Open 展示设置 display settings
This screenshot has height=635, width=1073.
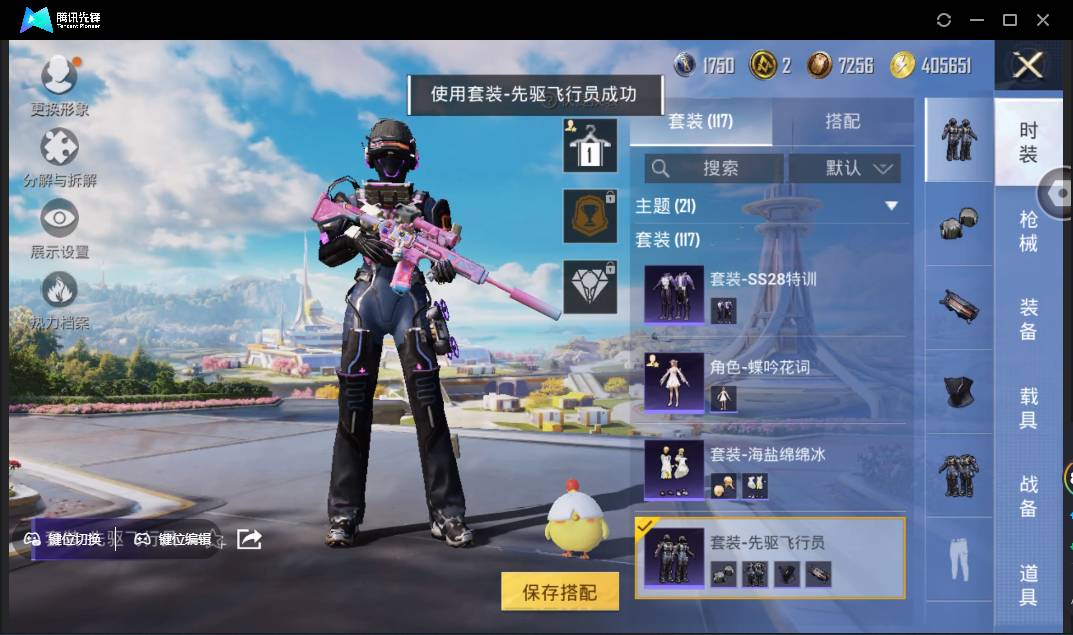(x=59, y=229)
